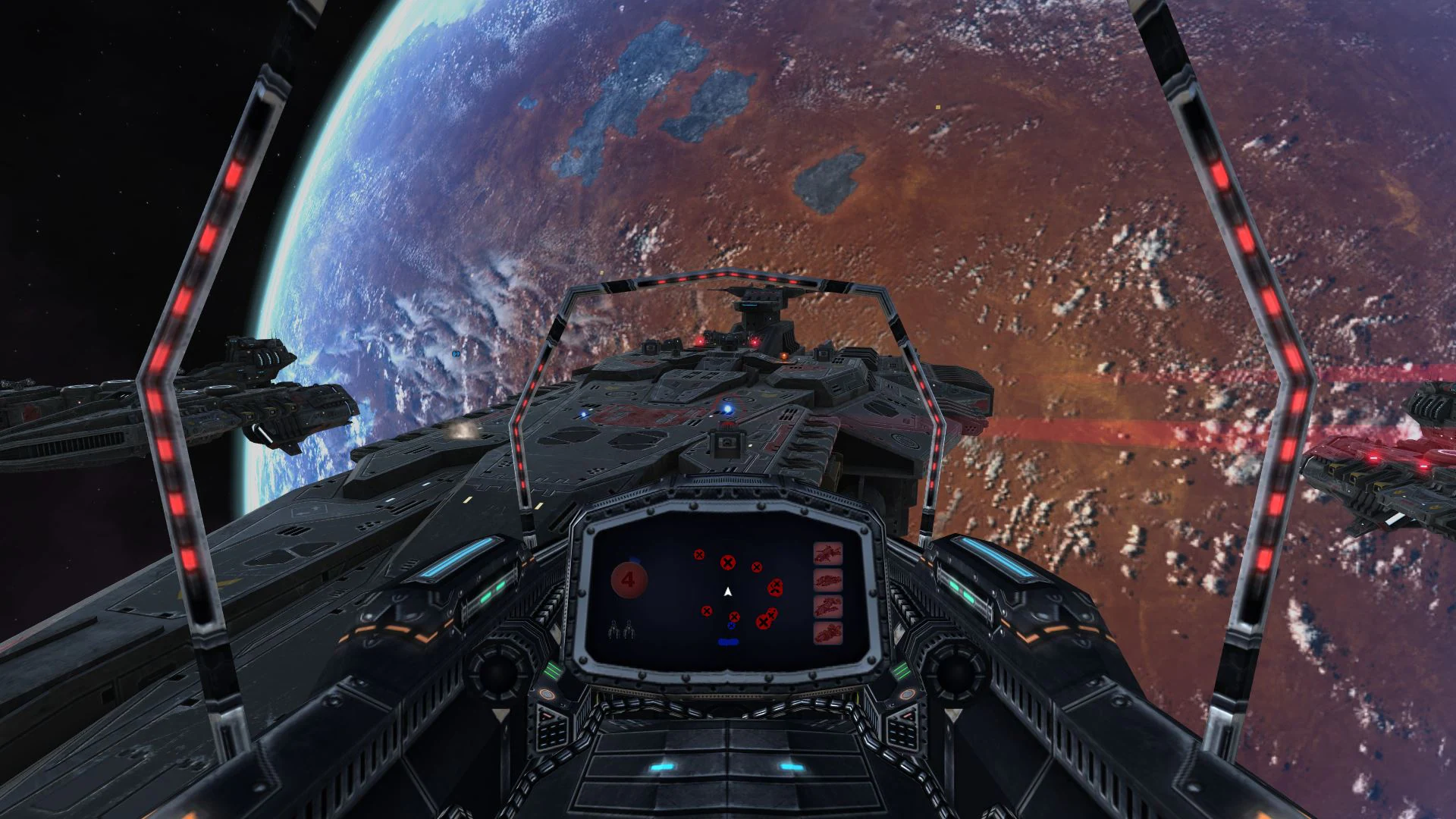Screen dimensions: 1456x819
Task: Expand the top ship silhouette panel on the radar
Action: (827, 554)
